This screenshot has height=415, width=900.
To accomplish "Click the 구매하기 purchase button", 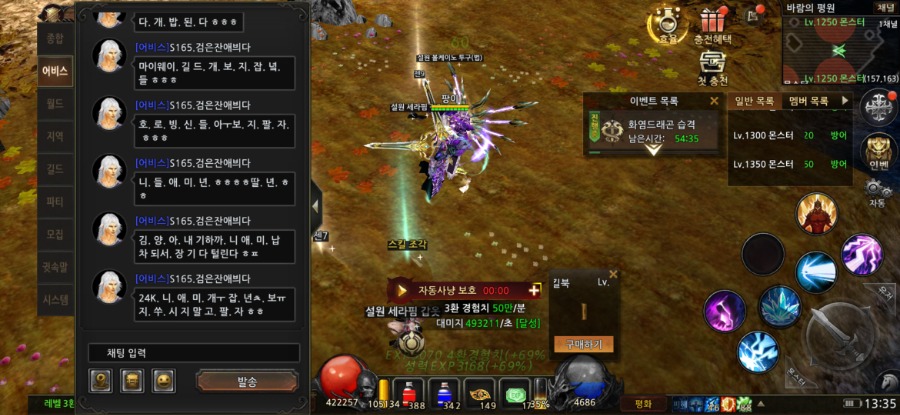I will click(x=583, y=343).
